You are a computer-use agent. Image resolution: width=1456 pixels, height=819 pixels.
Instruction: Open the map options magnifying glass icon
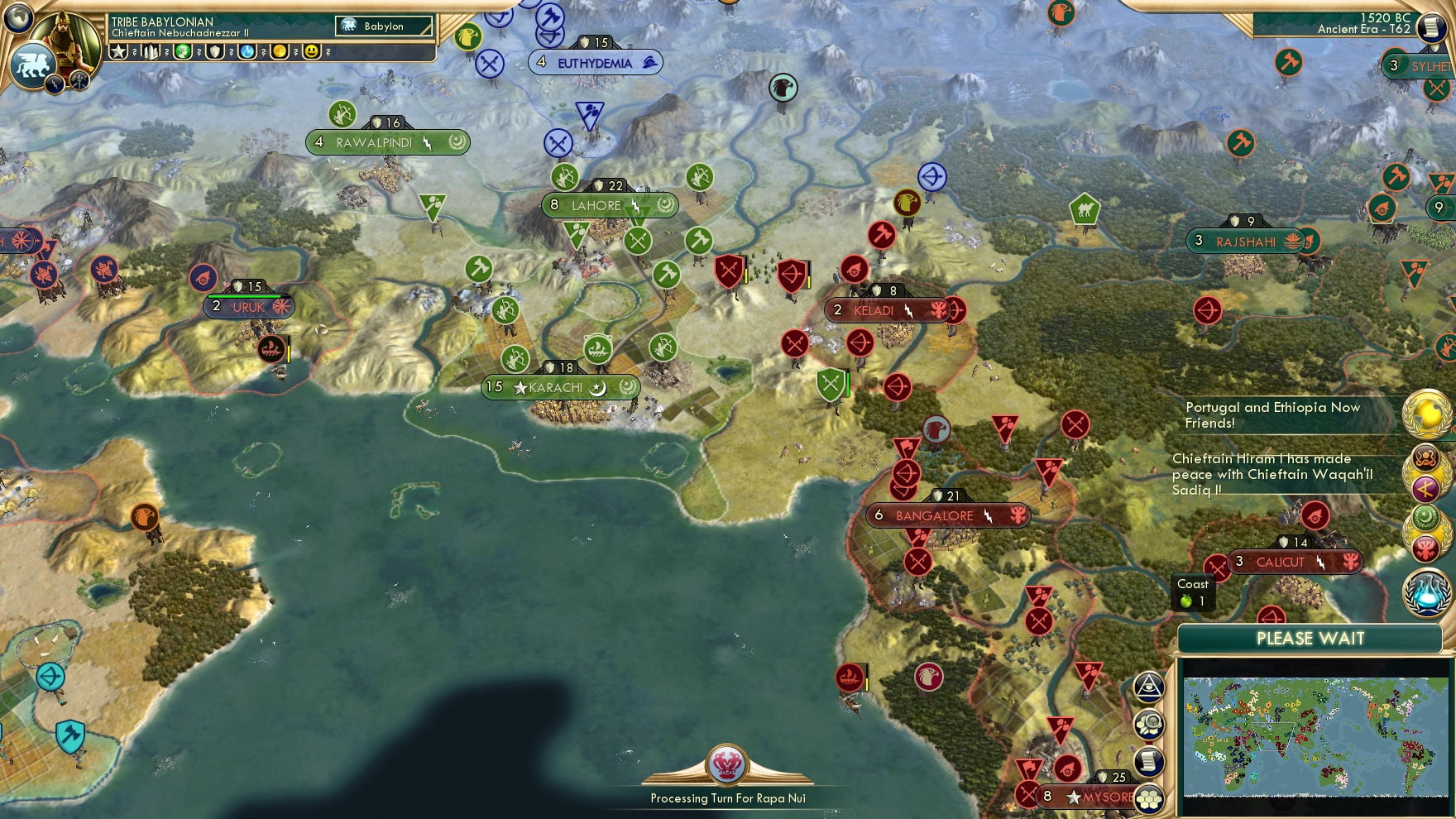(x=1150, y=722)
